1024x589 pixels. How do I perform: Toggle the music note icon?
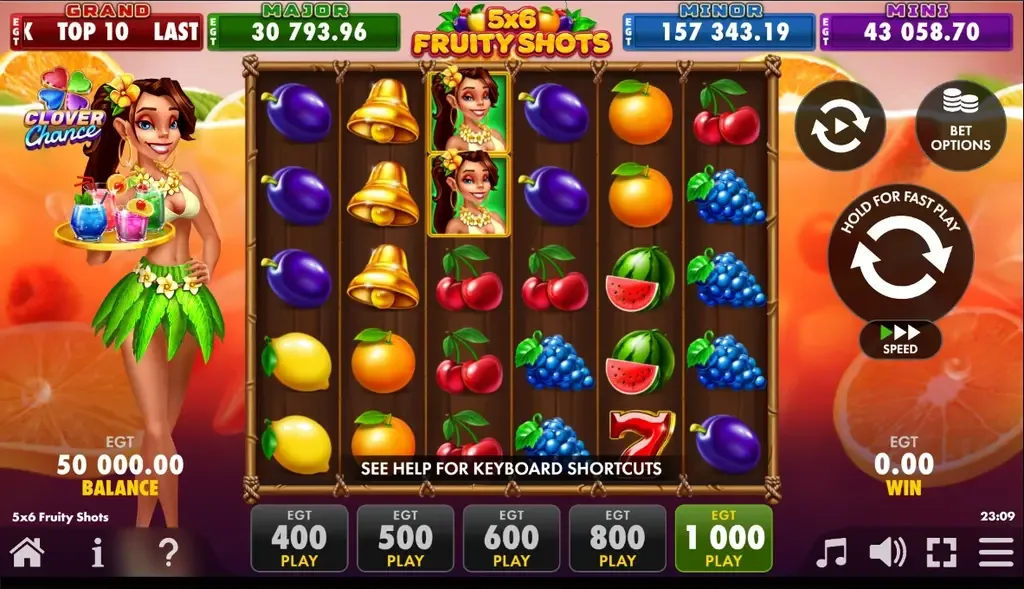(x=831, y=552)
